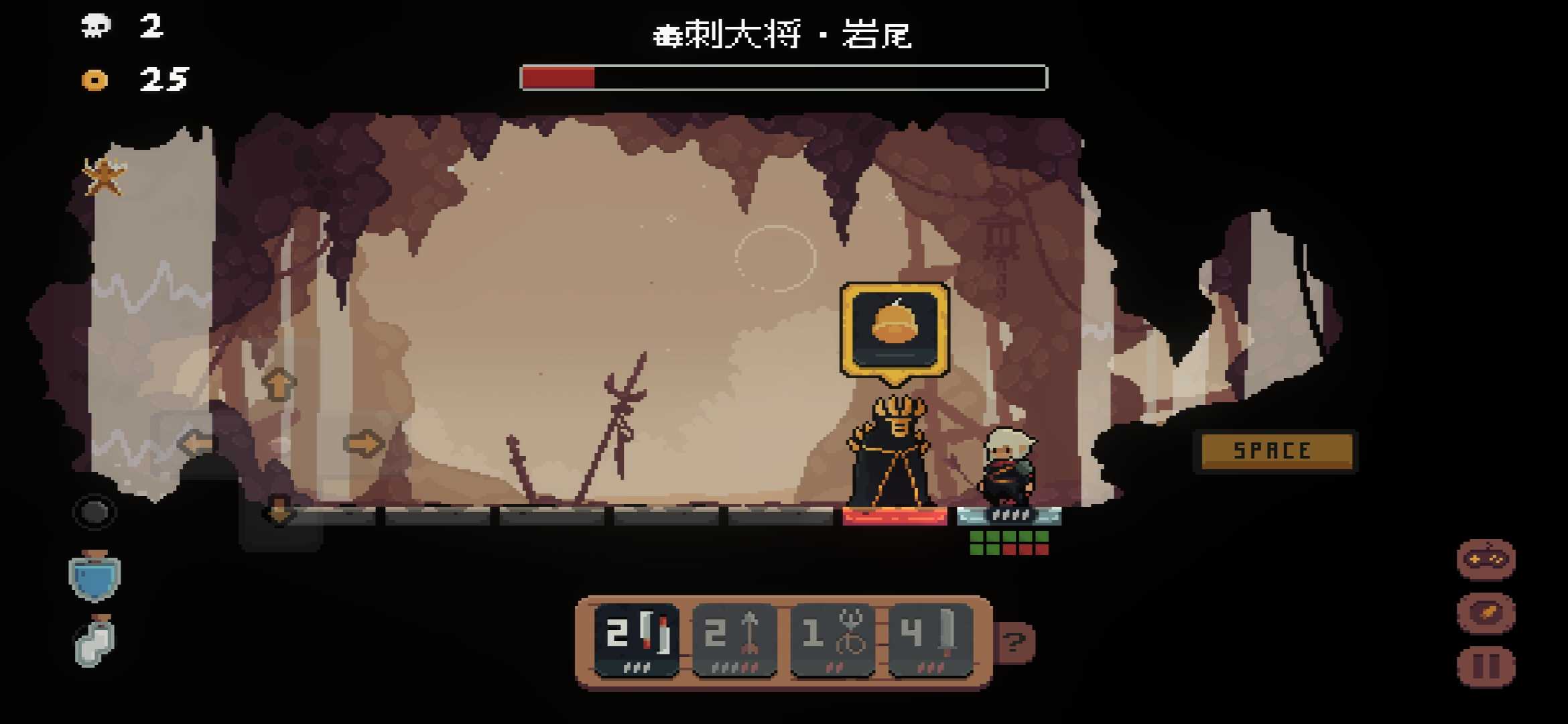Use the white bent bottle item
Image resolution: width=1568 pixels, height=724 pixels.
tap(94, 642)
